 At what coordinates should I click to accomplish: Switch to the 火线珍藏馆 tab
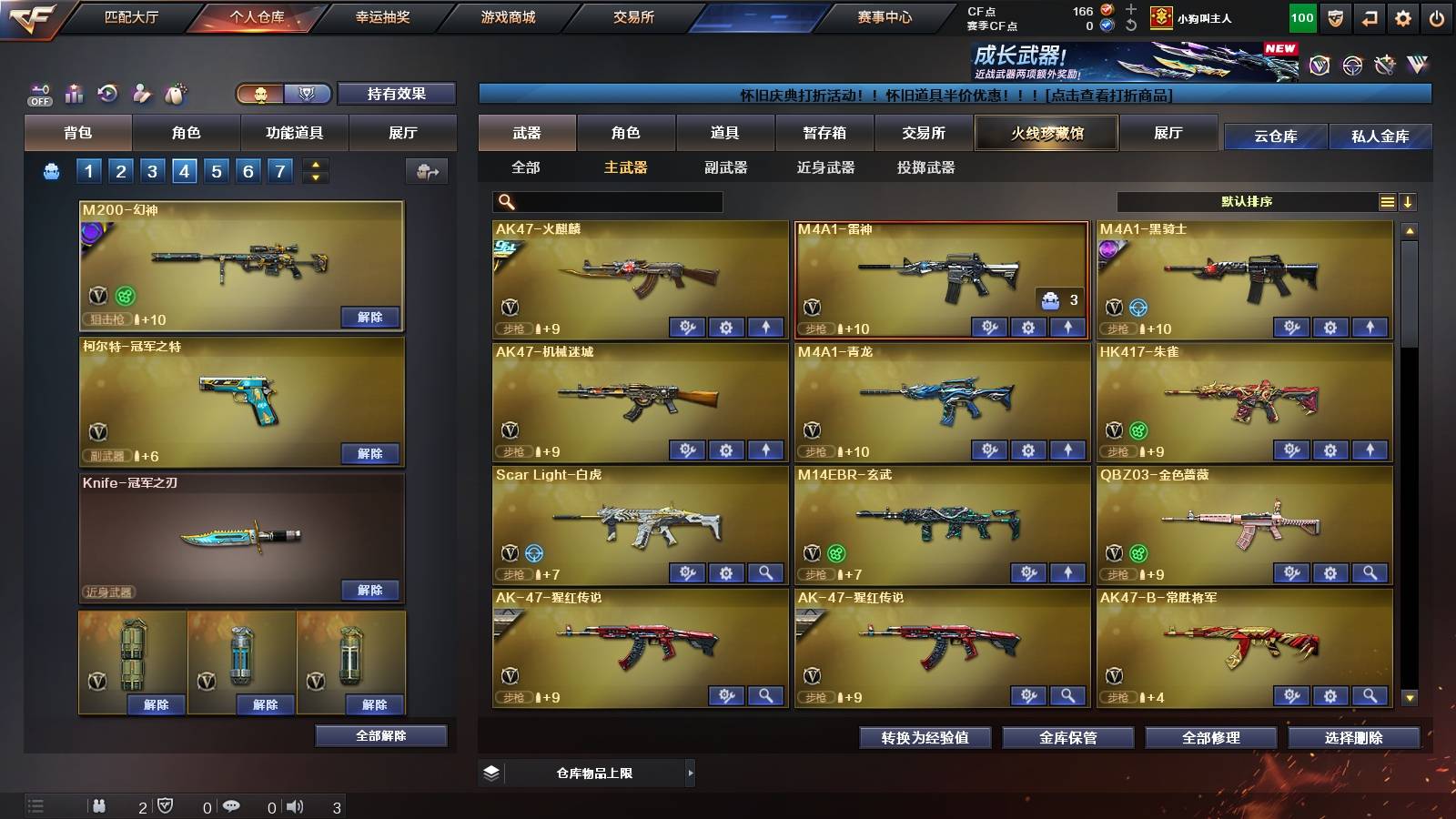tap(1045, 133)
